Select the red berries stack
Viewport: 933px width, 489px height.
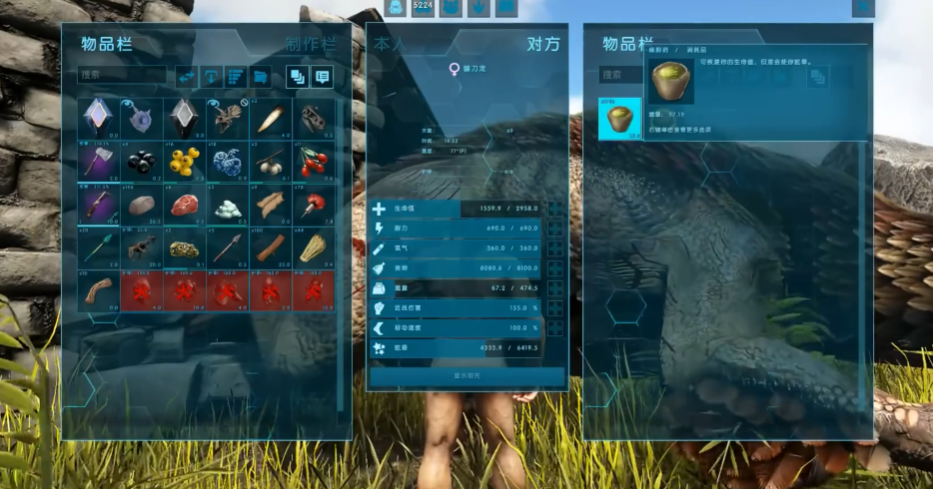314,161
